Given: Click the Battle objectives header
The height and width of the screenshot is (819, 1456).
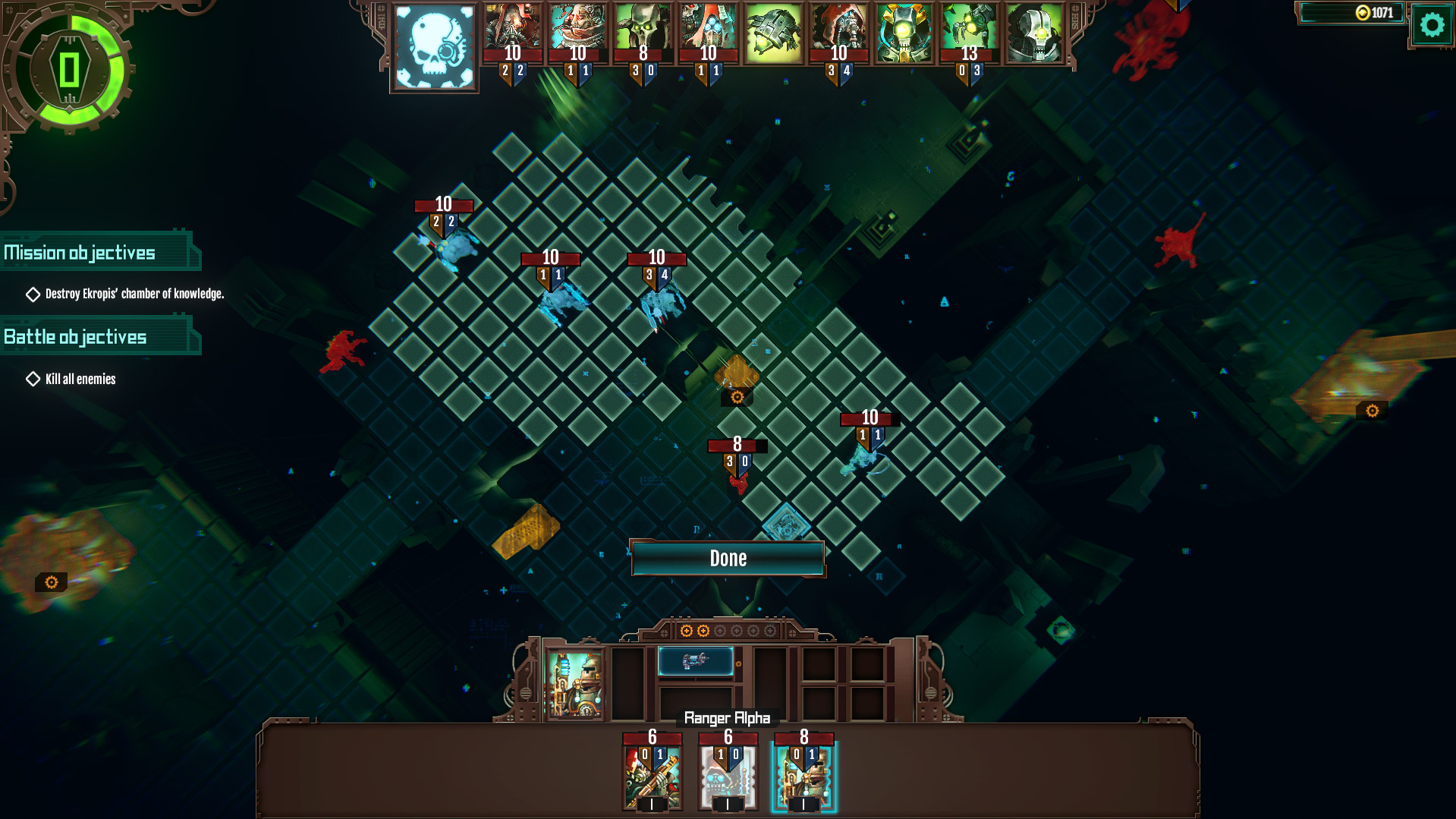Looking at the screenshot, I should tap(75, 336).
